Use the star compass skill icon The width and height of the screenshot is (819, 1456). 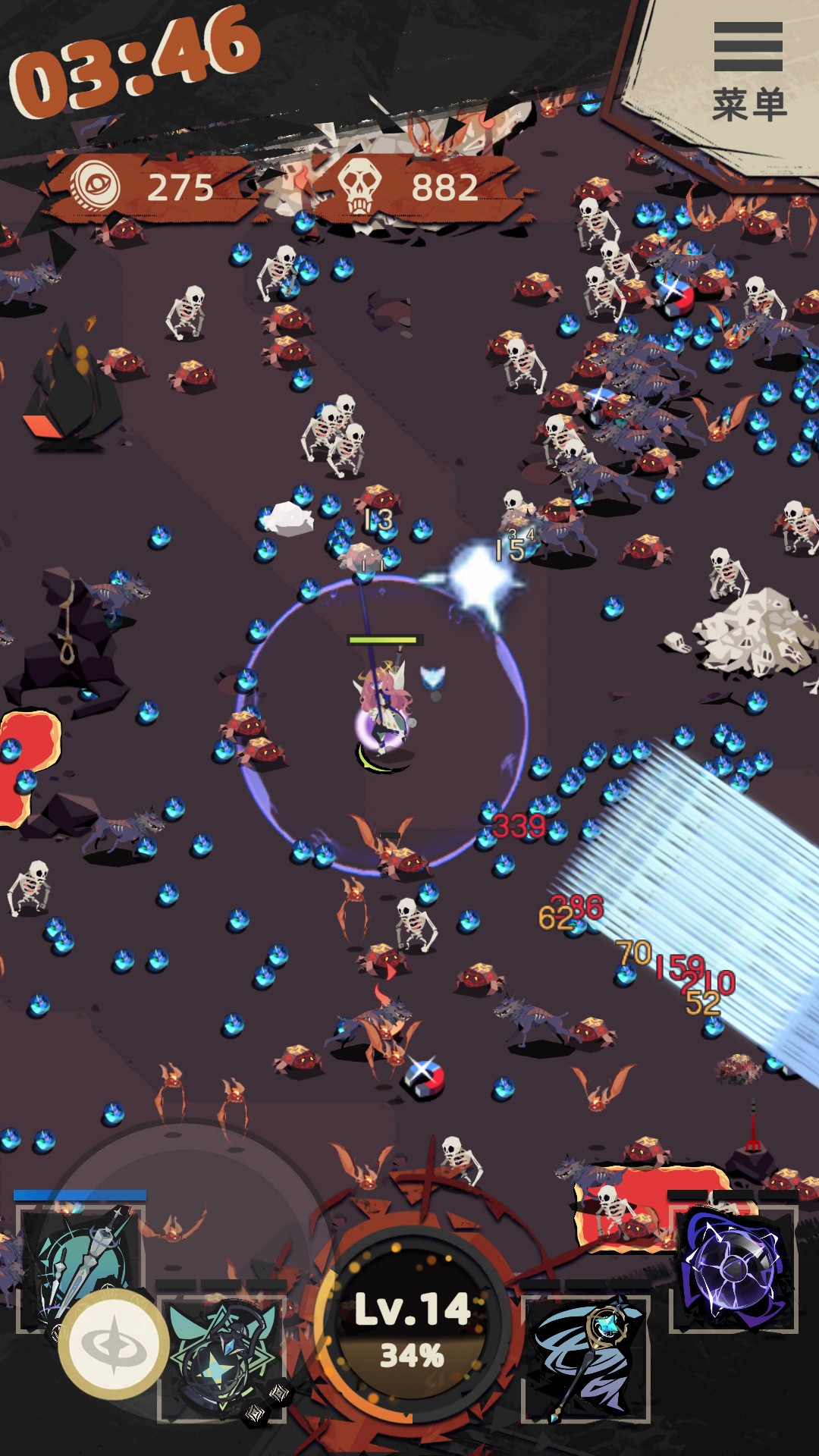tap(221, 1357)
